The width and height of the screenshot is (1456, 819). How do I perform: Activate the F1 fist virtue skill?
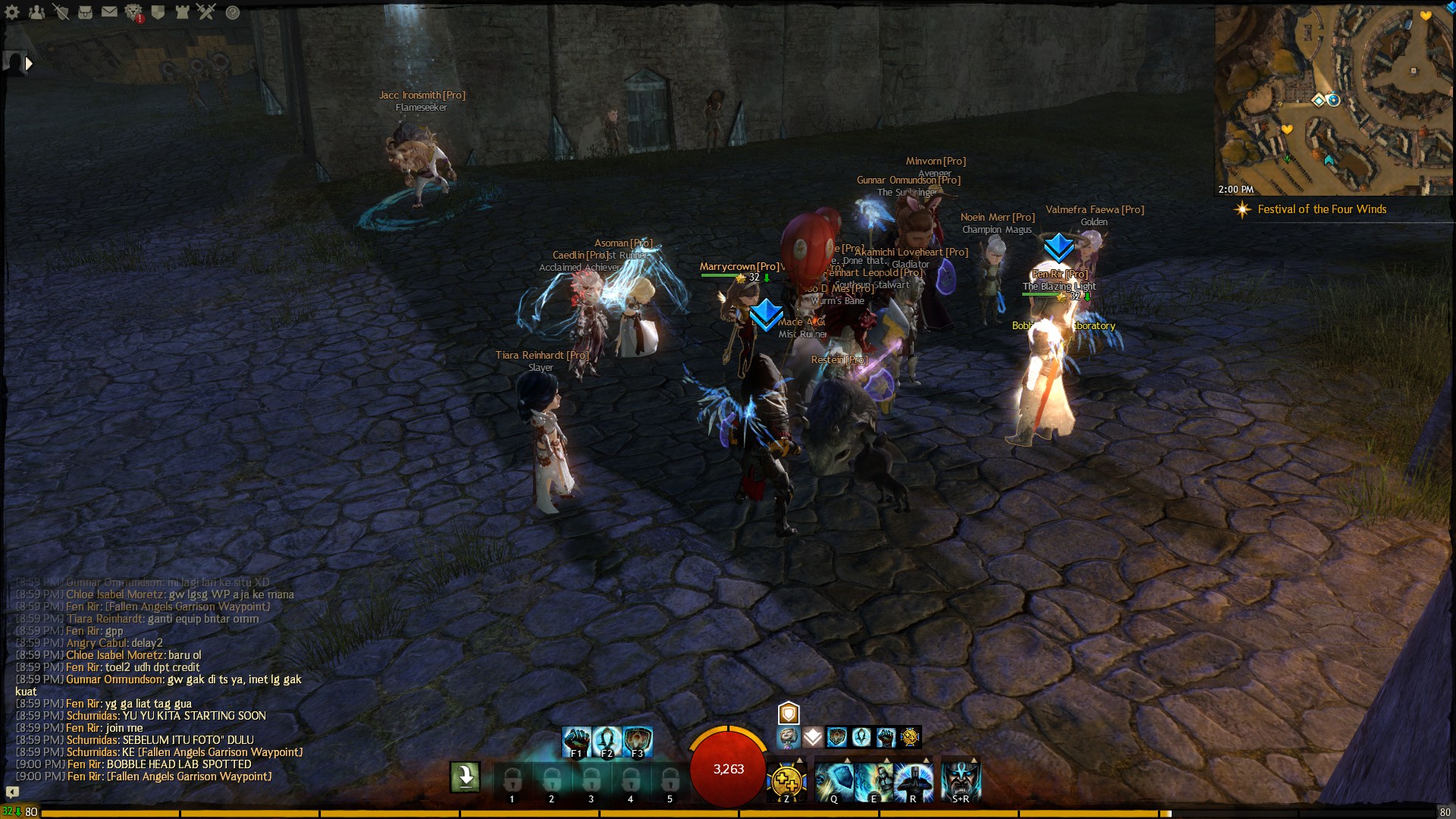(576, 741)
